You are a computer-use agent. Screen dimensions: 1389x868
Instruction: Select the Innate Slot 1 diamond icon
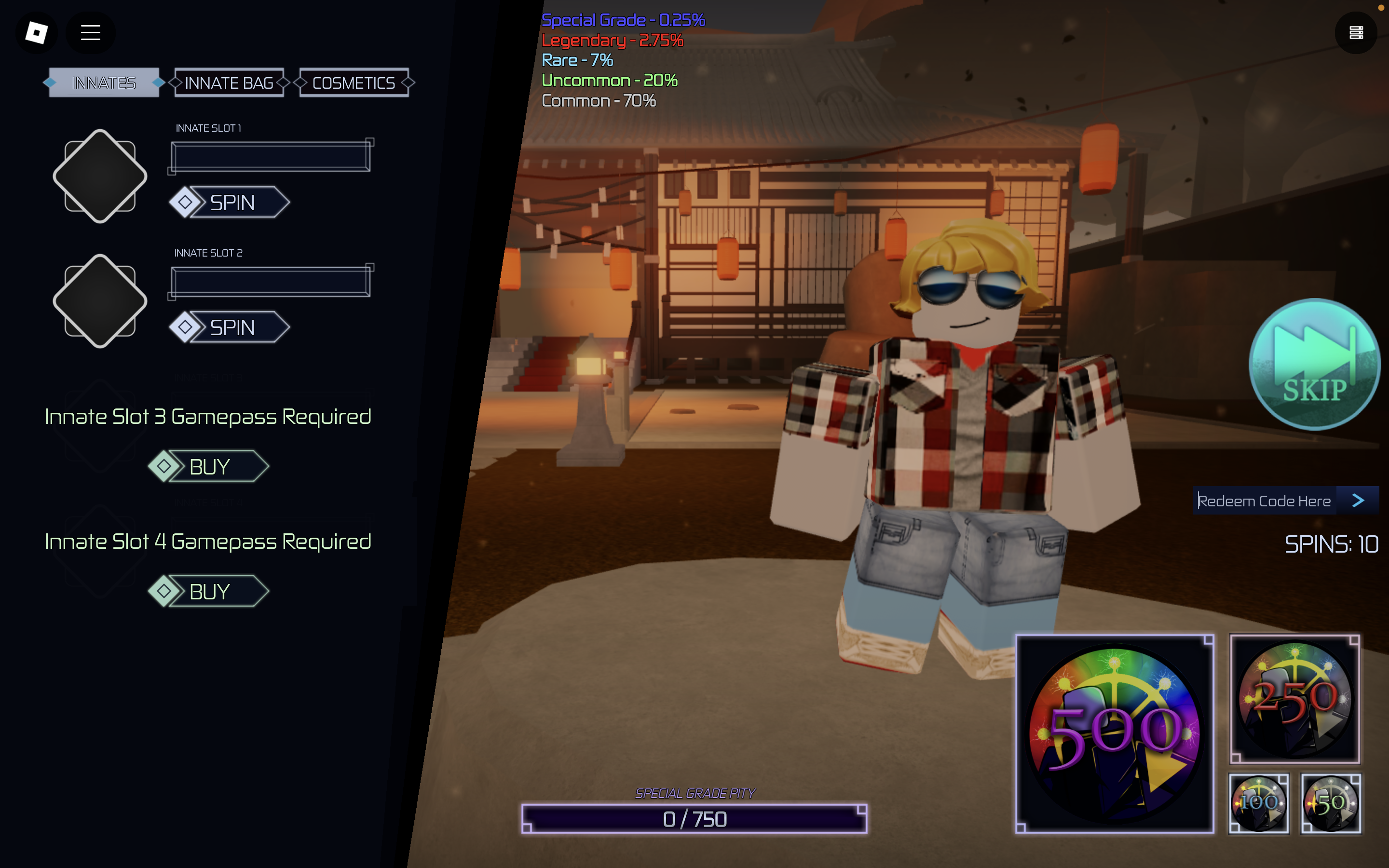100,175
